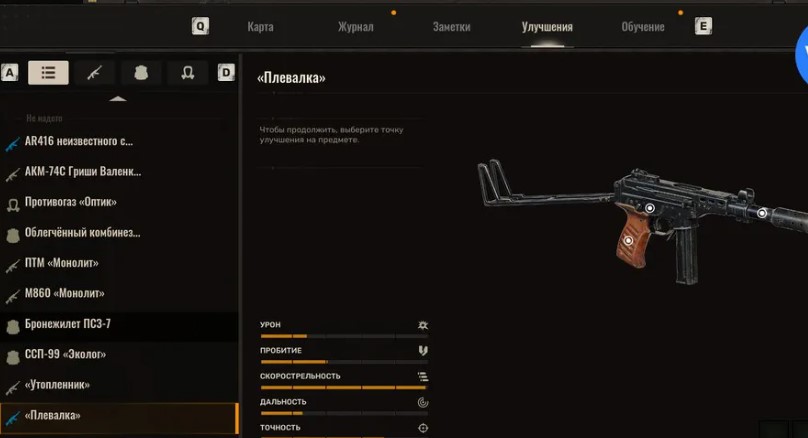Viewport: 808px width, 438px height.
Task: Choose the АКМ-74С Гриши Валенк... entry
Action: click(83, 172)
